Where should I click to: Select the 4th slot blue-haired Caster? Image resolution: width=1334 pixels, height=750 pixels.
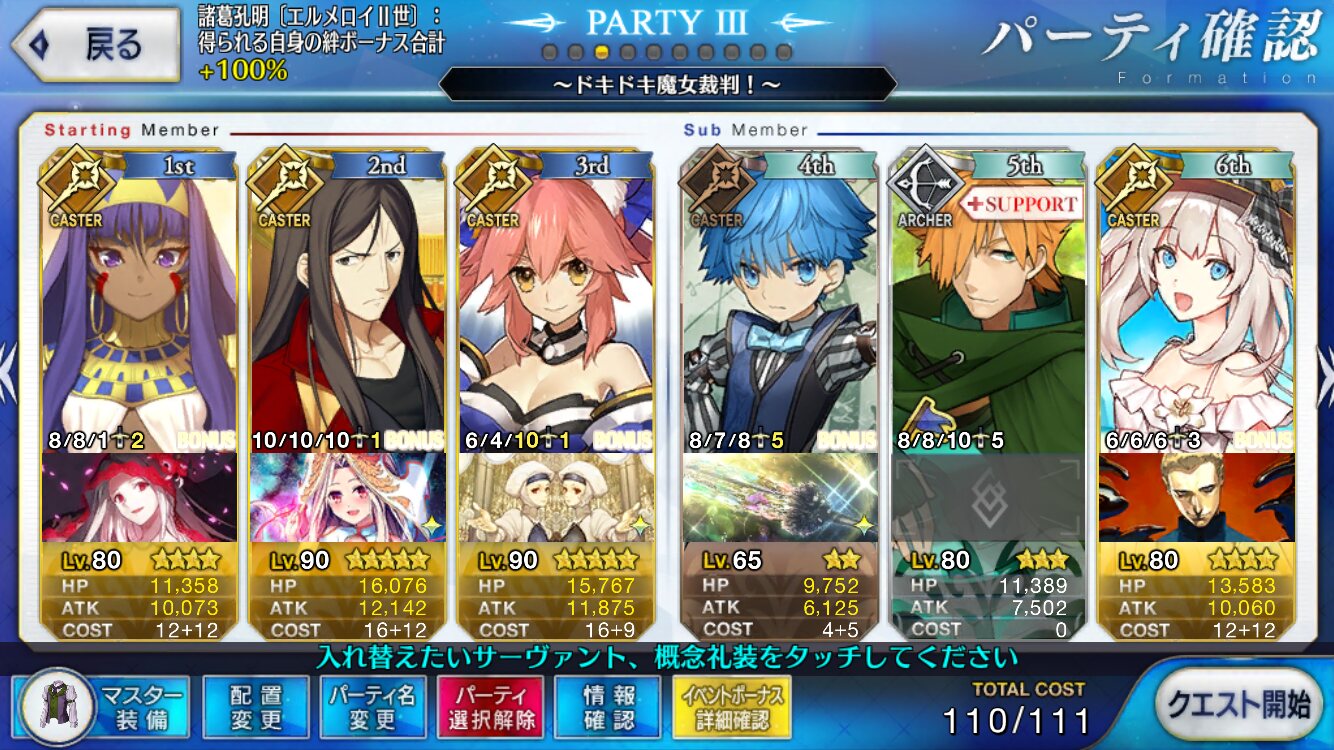click(780, 310)
